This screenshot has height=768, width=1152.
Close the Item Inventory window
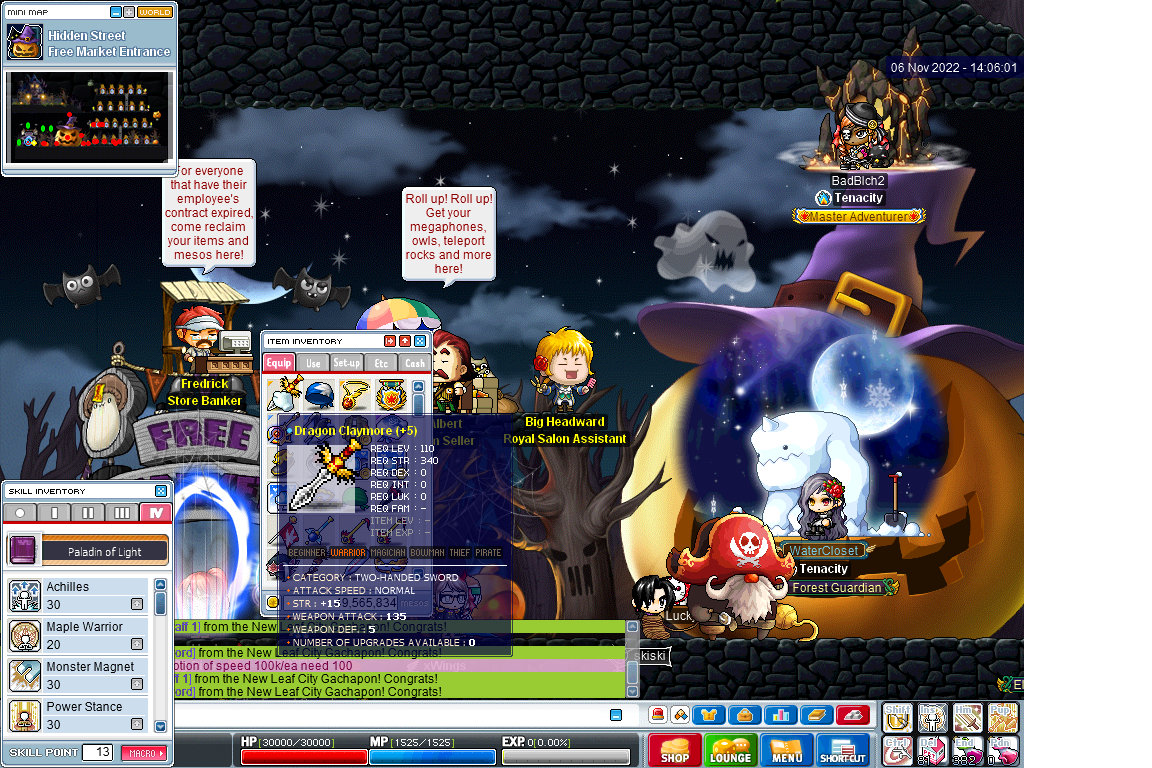pos(420,341)
